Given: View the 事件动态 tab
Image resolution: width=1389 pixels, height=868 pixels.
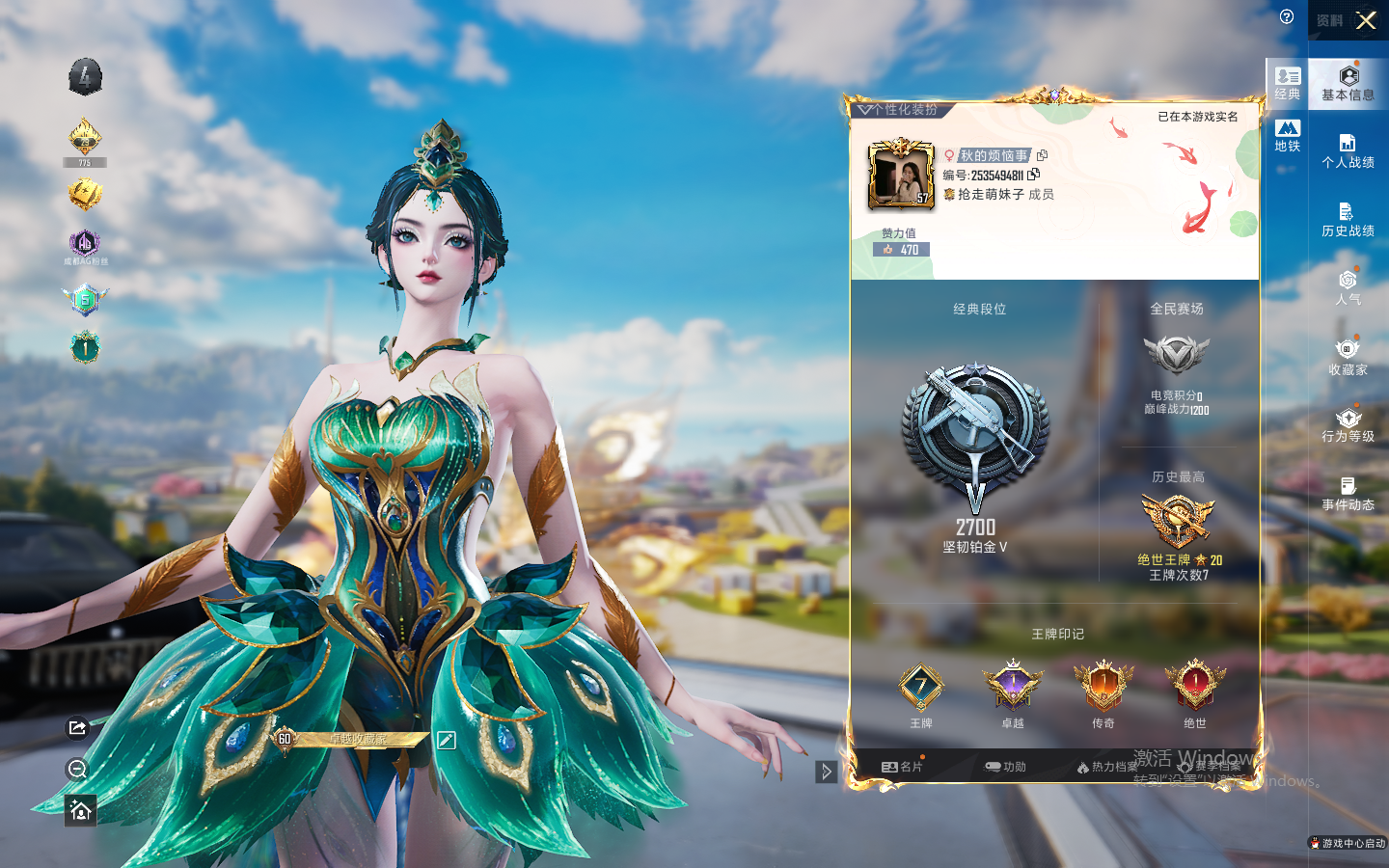Looking at the screenshot, I should 1348,494.
